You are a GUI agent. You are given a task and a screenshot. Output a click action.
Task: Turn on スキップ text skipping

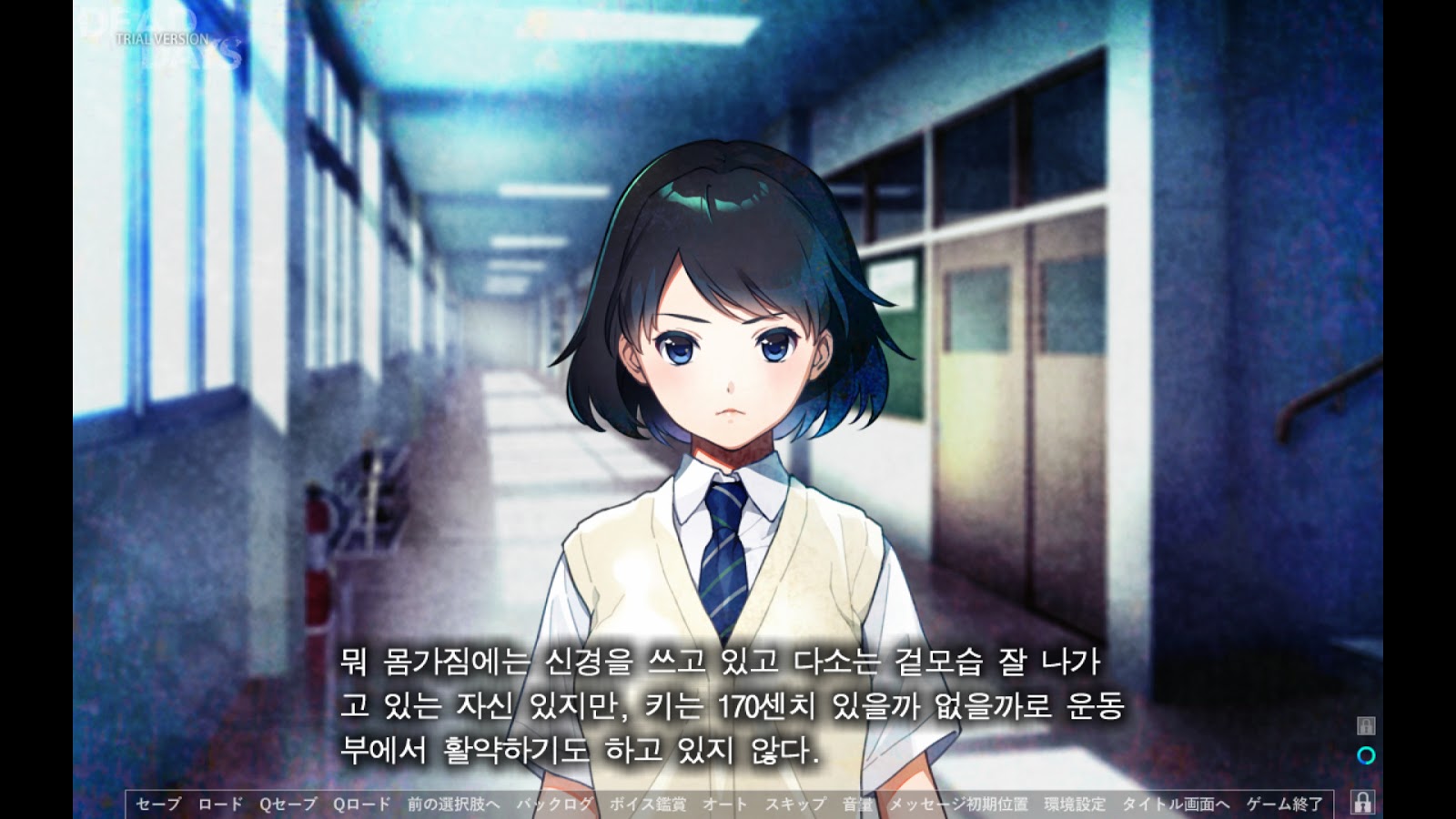click(793, 804)
